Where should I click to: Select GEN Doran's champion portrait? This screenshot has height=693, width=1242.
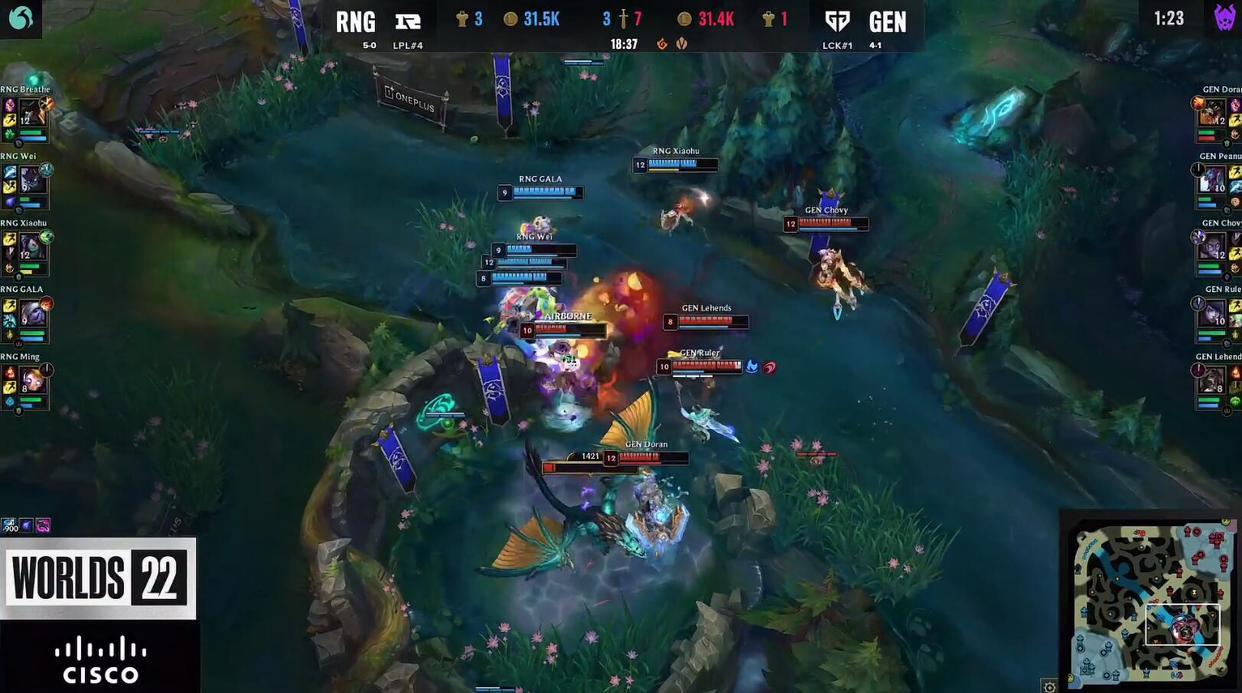click(x=1213, y=111)
